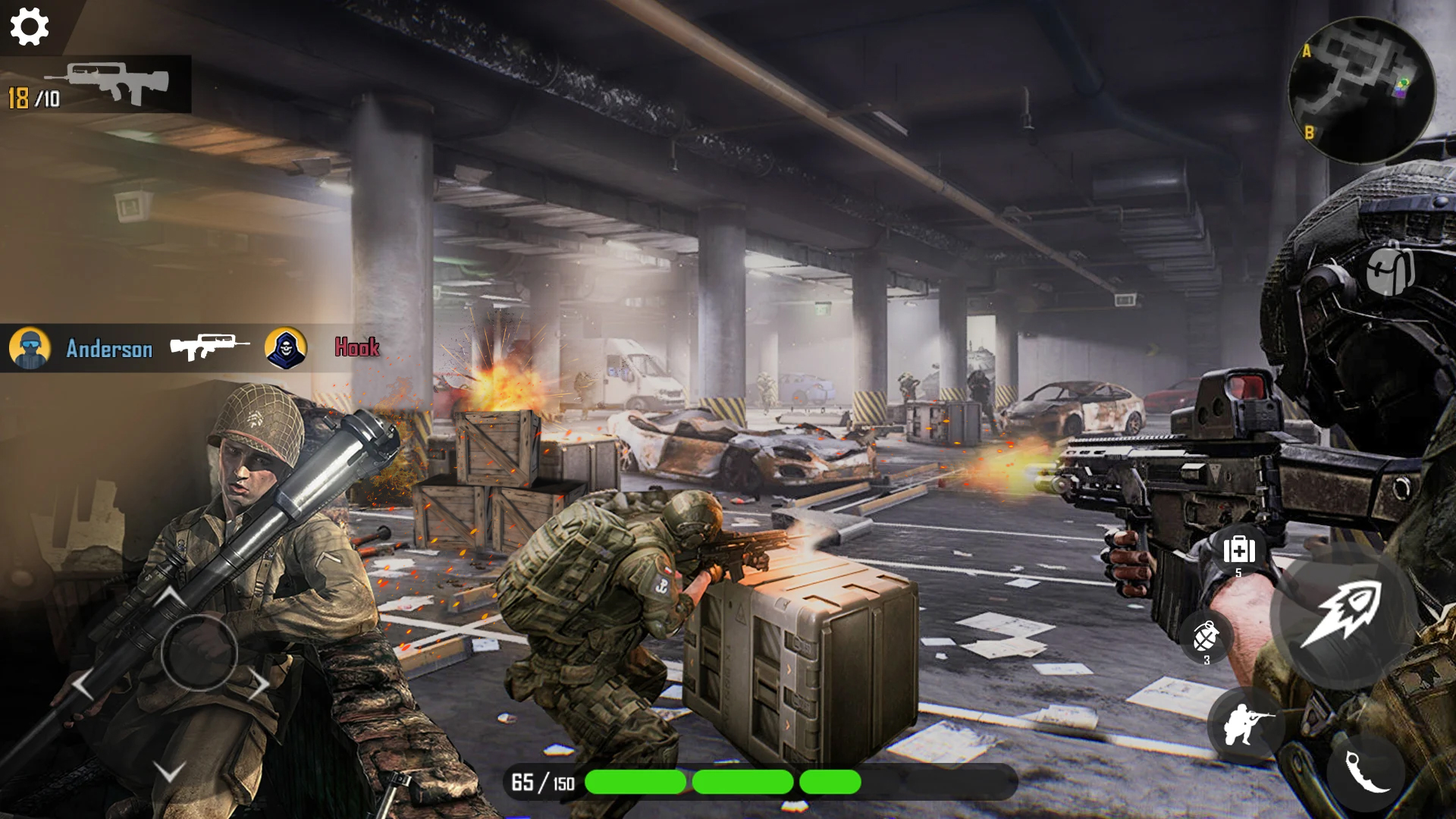
Task: Select the rifle weapon slot
Action: click(x=106, y=83)
